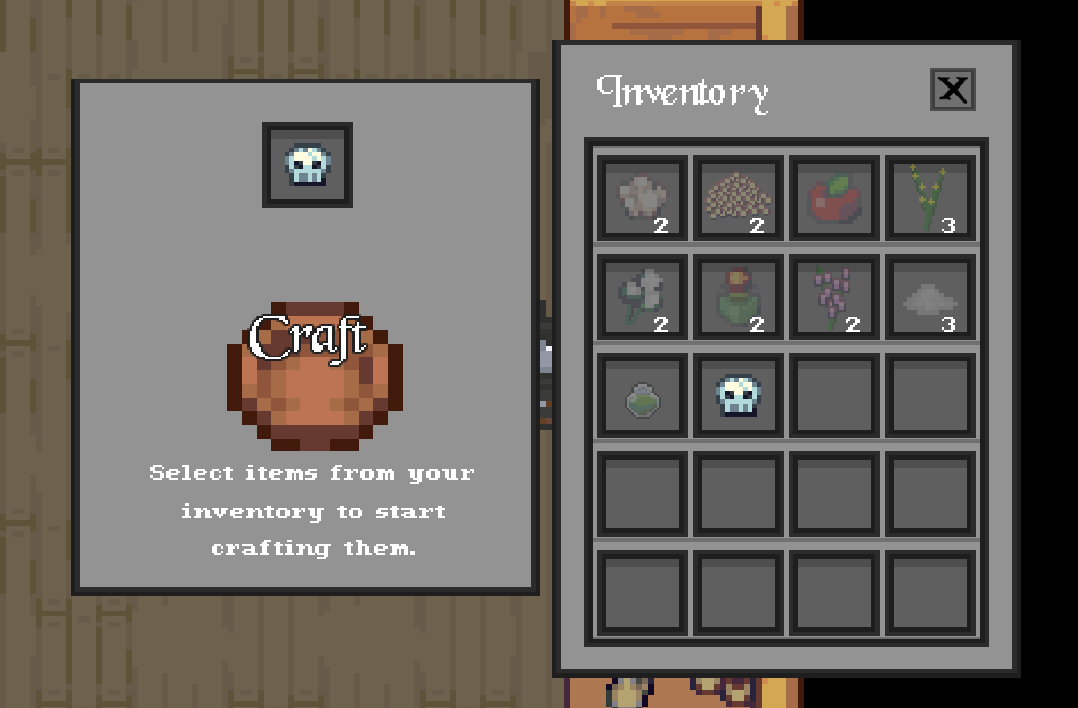
Task: Click the Craft cauldron button
Action: pyautogui.click(x=314, y=375)
